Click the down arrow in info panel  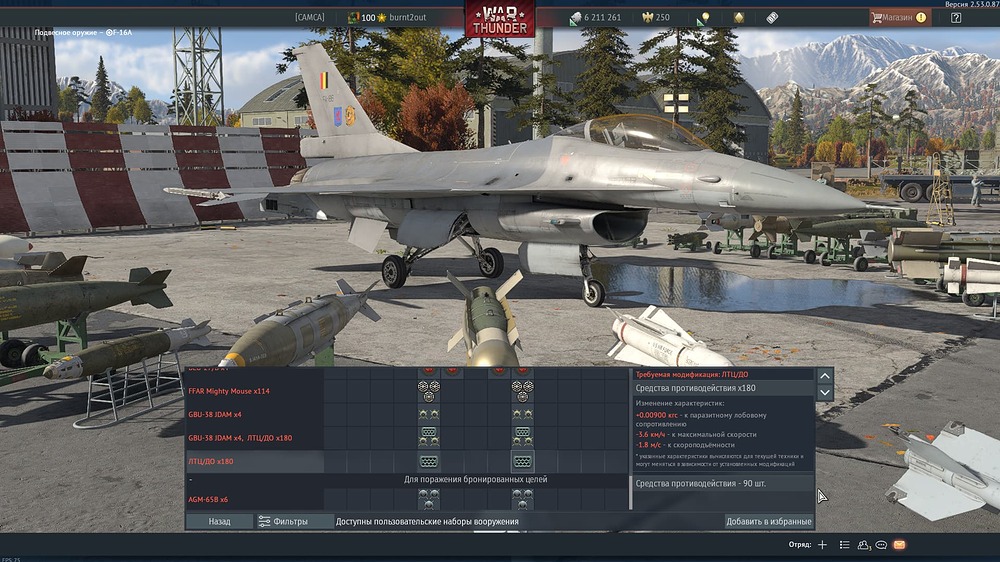point(825,393)
